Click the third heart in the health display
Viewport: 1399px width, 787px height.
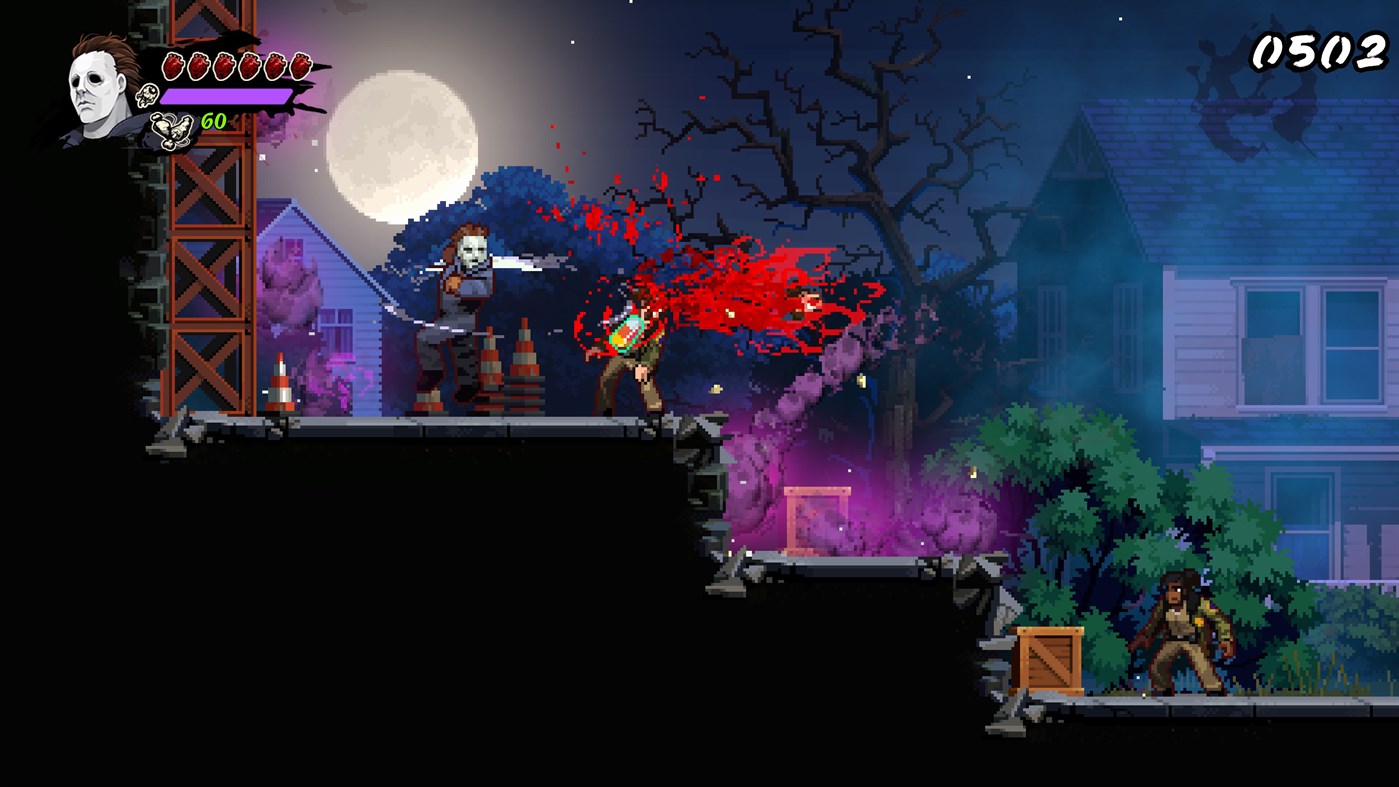[225, 64]
